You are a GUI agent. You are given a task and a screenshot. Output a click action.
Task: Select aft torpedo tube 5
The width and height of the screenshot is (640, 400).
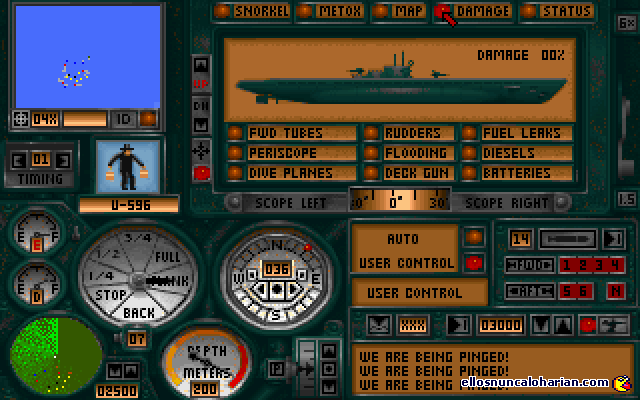tap(565, 290)
